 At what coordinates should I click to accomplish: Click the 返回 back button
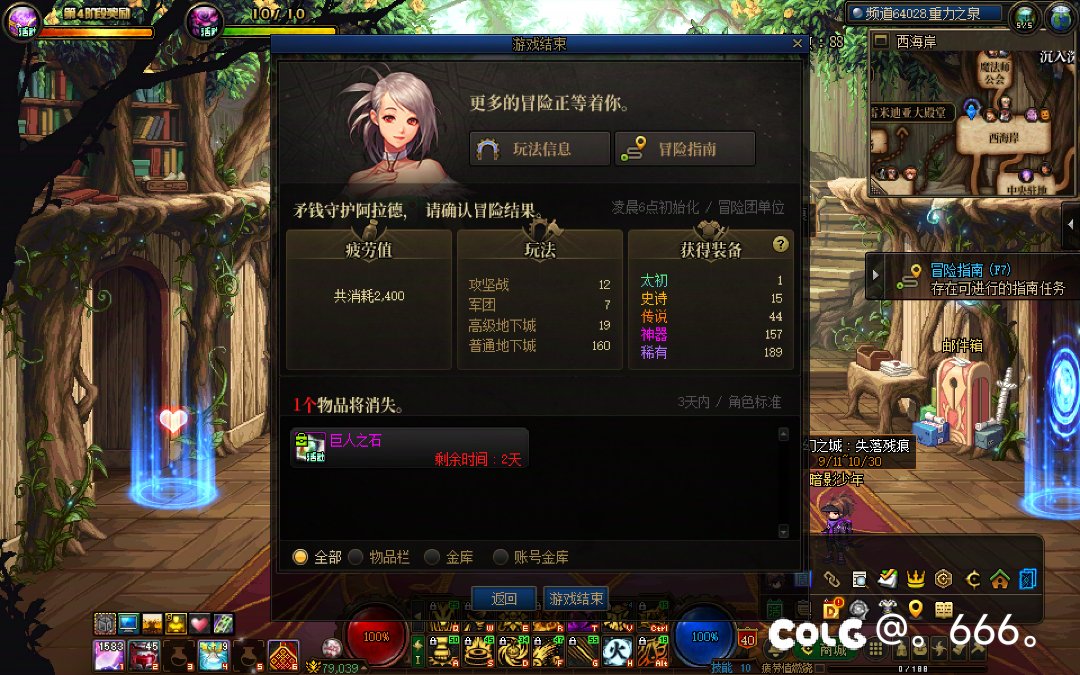click(504, 599)
